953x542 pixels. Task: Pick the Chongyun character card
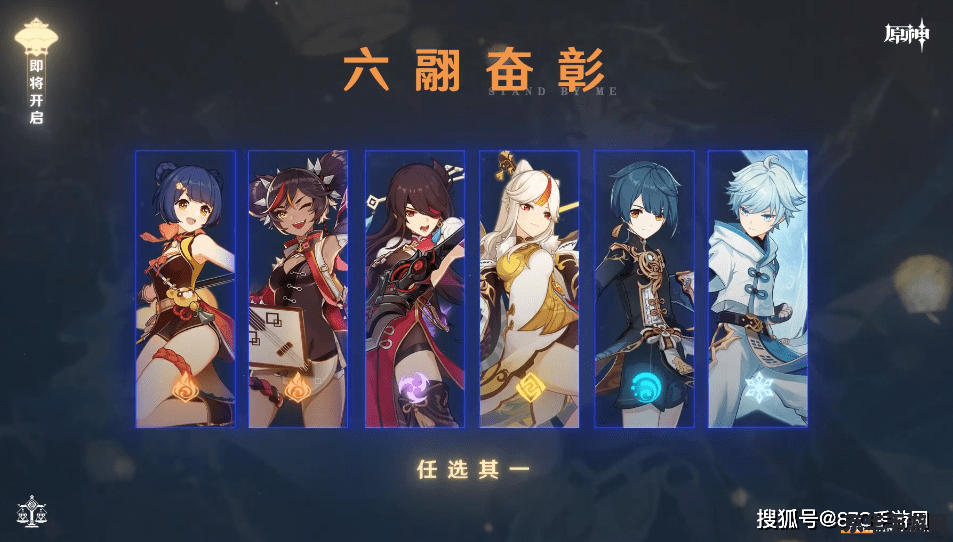click(x=758, y=289)
